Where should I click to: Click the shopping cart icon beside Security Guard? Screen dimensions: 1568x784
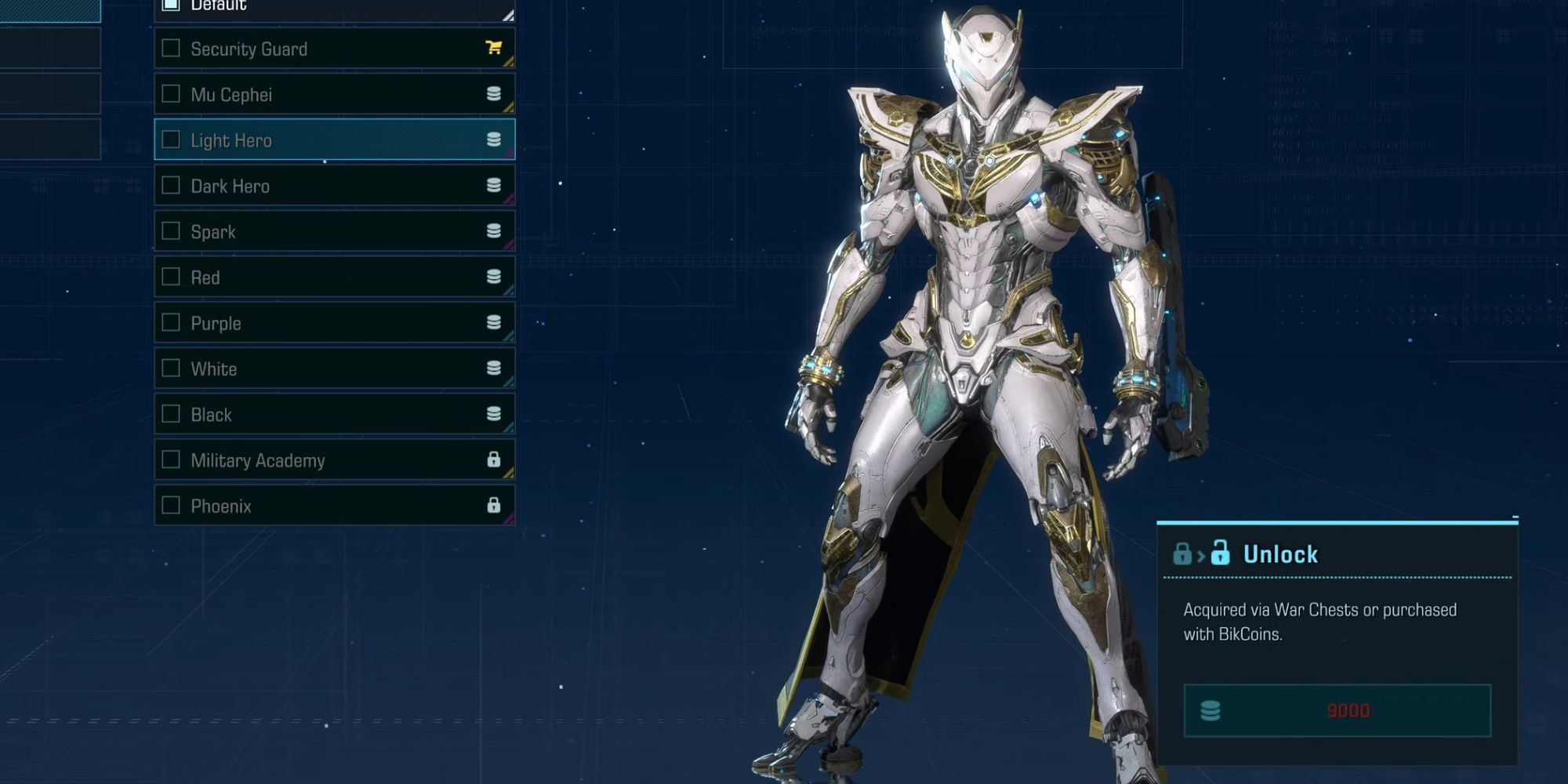(494, 49)
